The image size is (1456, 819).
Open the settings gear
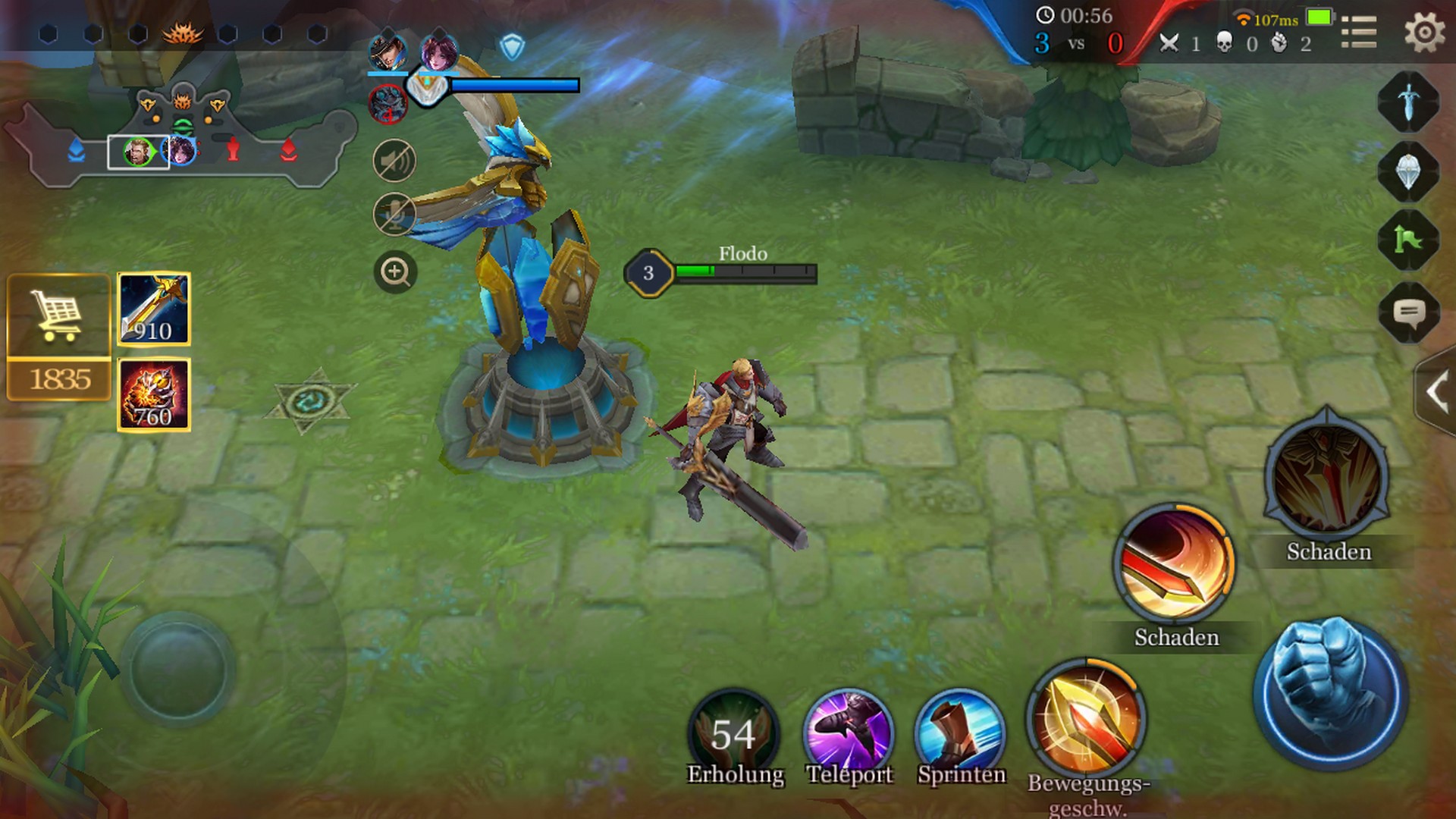pos(1423,33)
